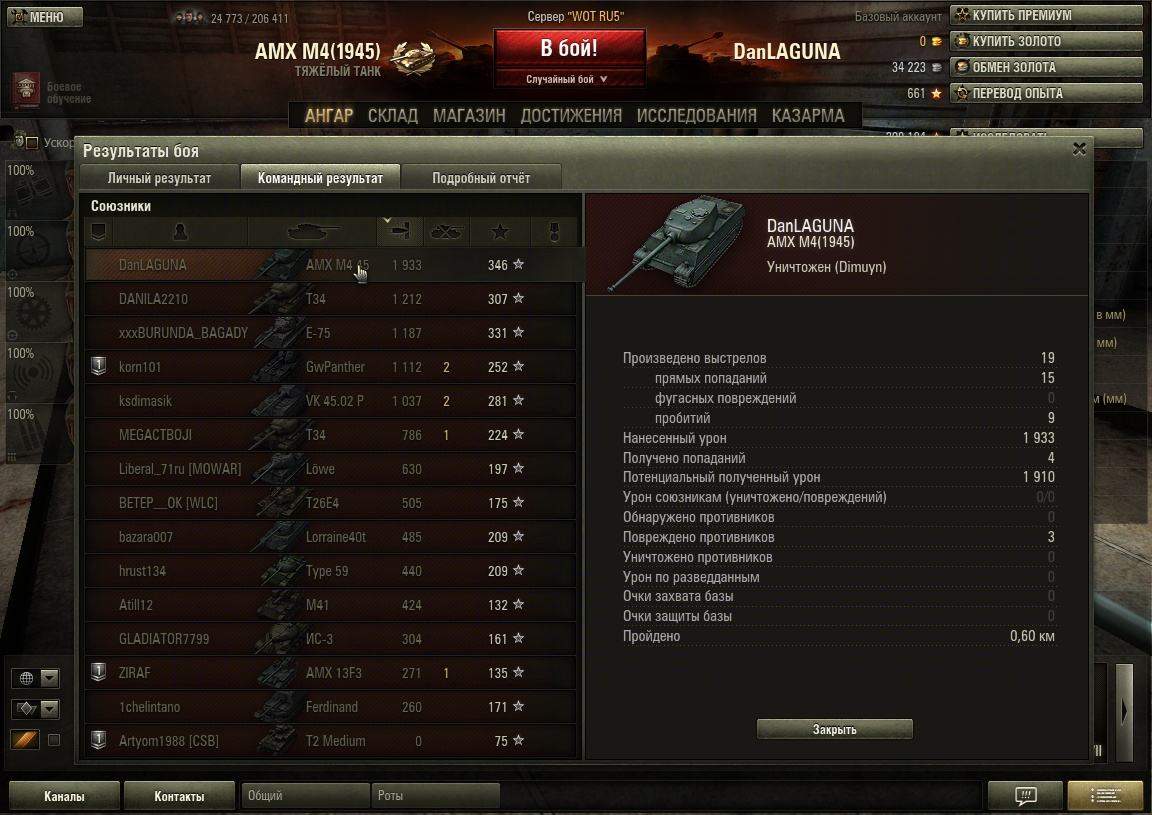Open Исследования section

click(x=696, y=116)
